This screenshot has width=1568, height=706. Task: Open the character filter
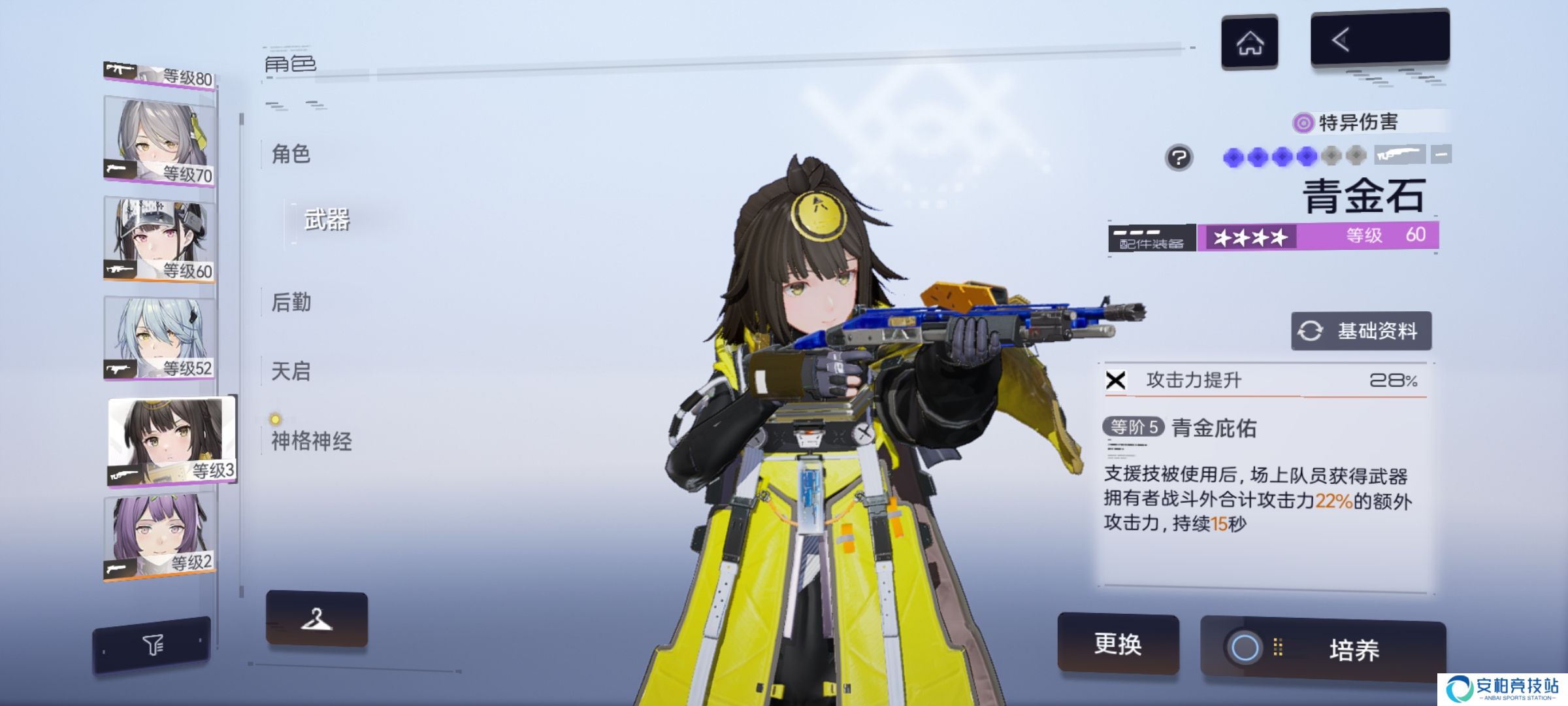coord(152,645)
